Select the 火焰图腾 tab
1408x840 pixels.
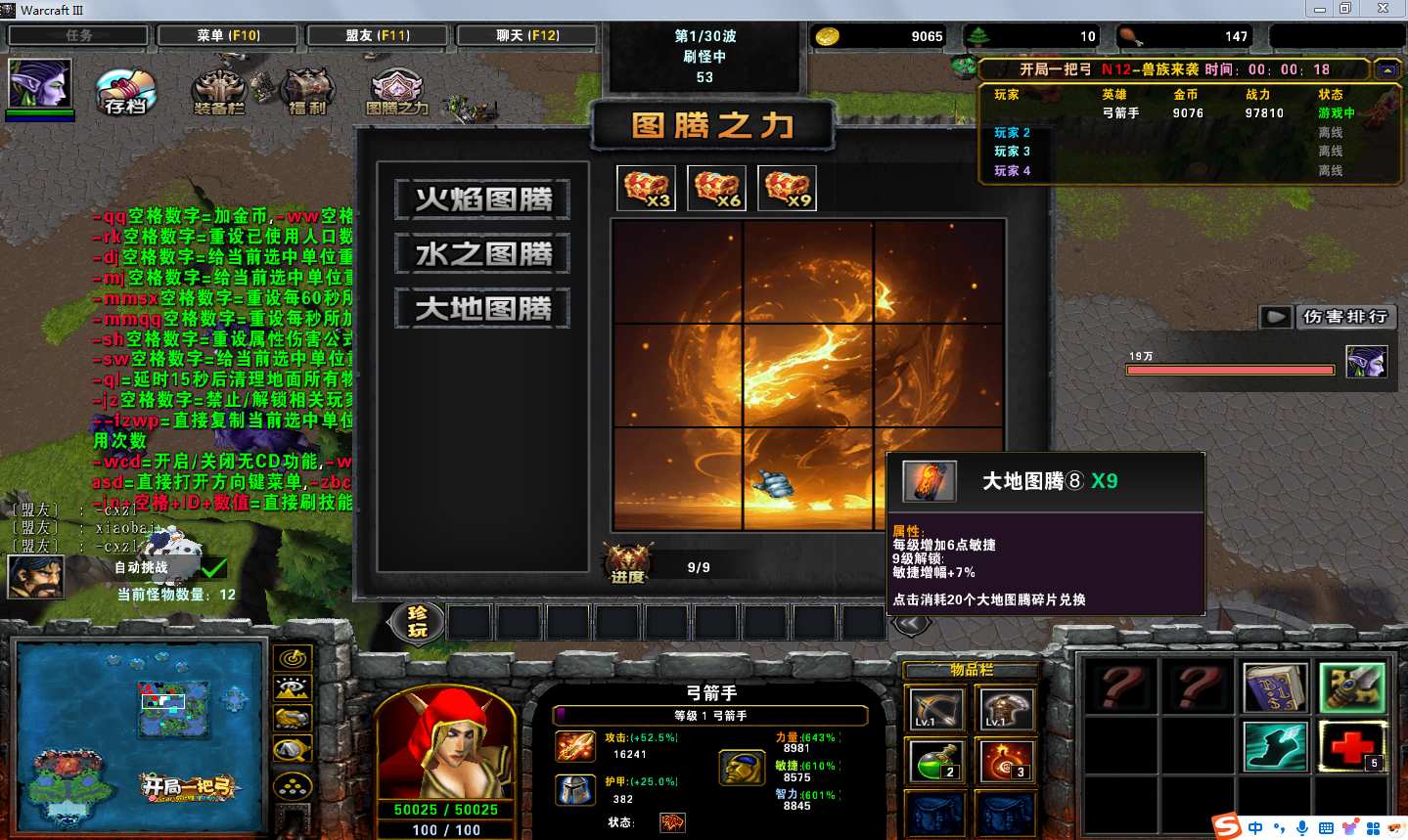click(x=483, y=199)
